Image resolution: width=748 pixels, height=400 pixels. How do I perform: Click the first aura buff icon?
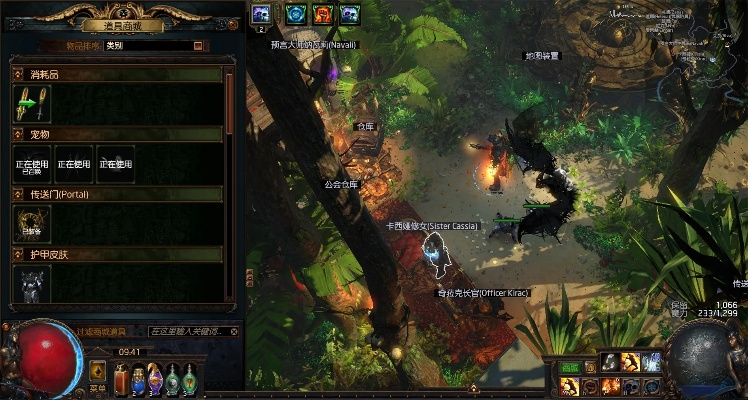(x=260, y=13)
